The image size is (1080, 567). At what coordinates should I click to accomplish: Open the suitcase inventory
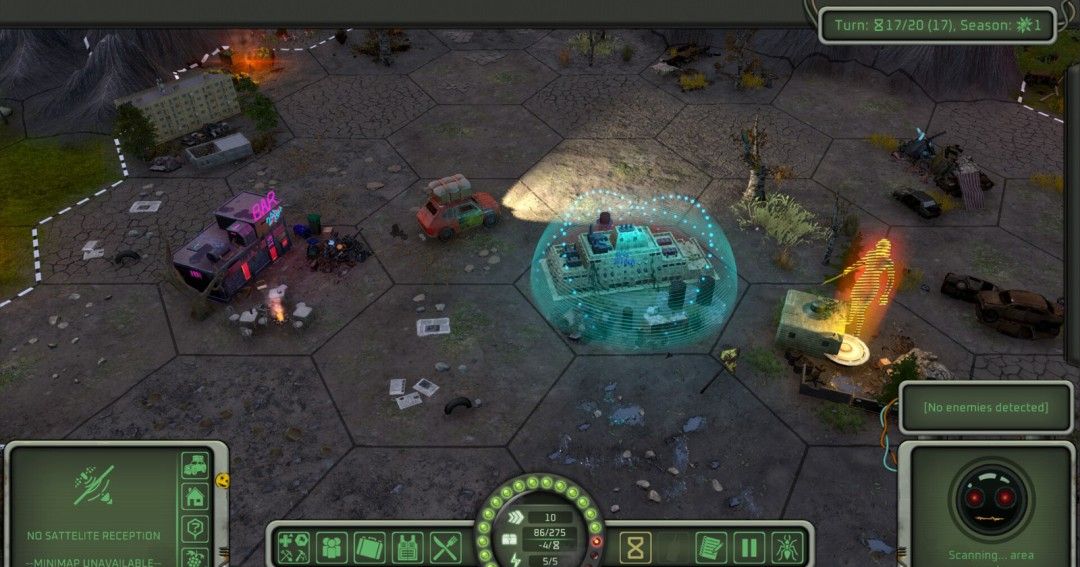(369, 547)
